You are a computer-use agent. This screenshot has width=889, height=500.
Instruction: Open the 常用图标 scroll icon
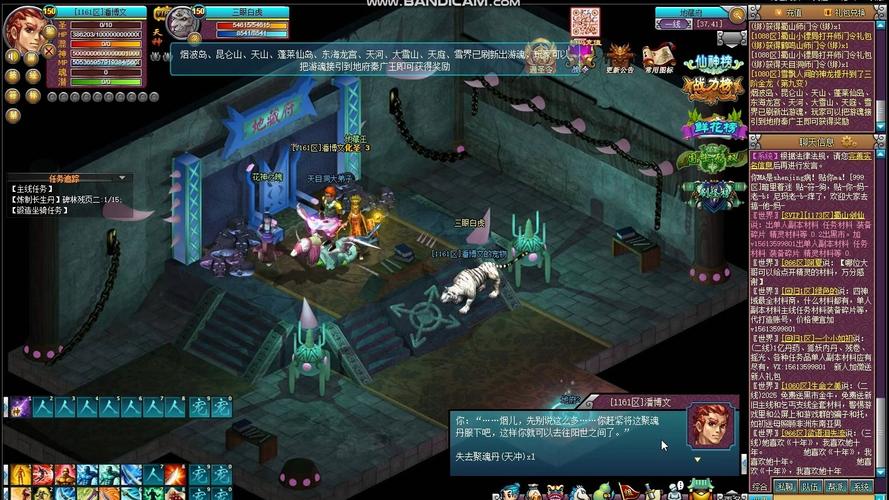pyautogui.click(x=657, y=57)
